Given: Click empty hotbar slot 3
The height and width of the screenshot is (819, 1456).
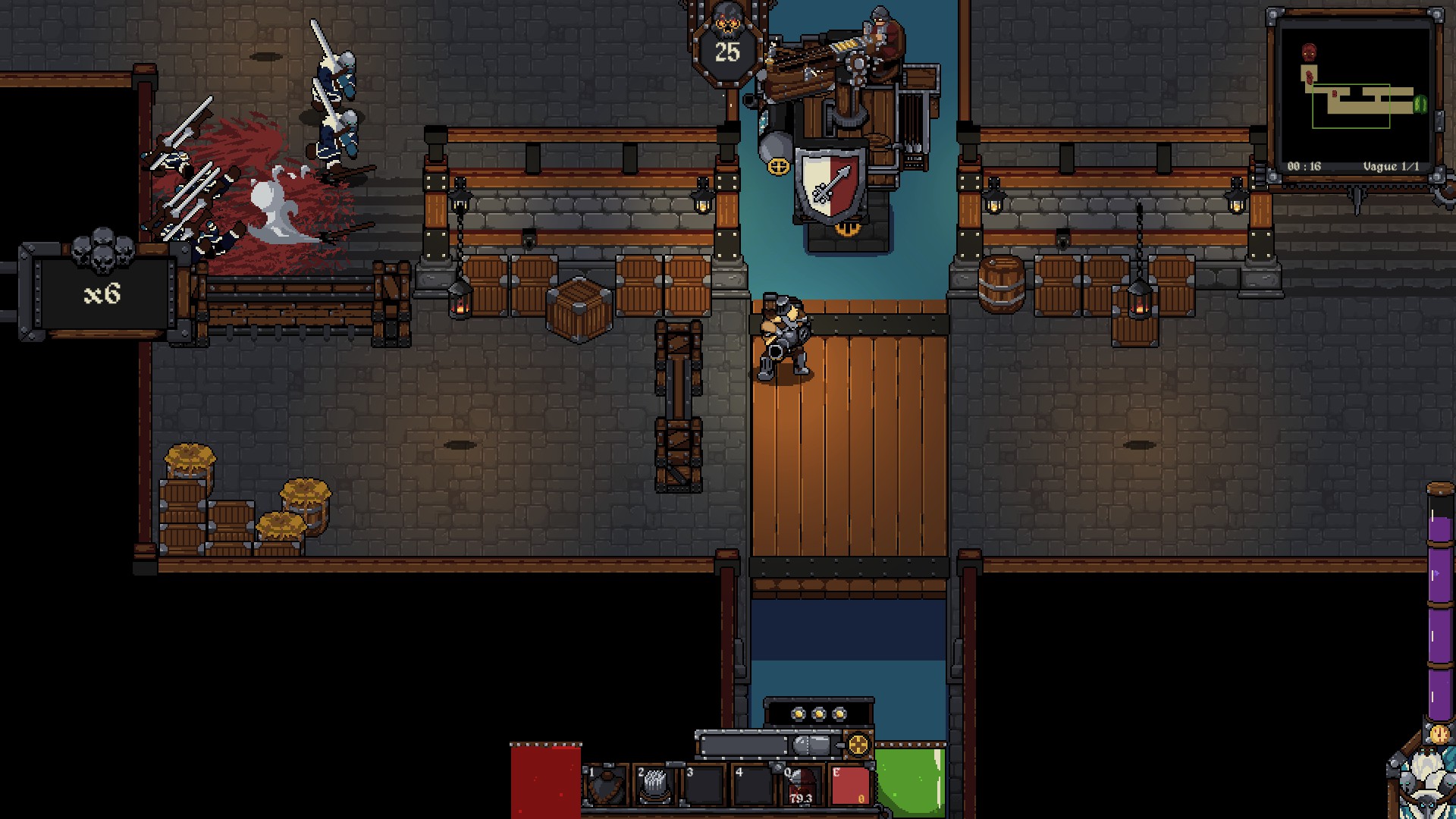Looking at the screenshot, I should pyautogui.click(x=705, y=786).
